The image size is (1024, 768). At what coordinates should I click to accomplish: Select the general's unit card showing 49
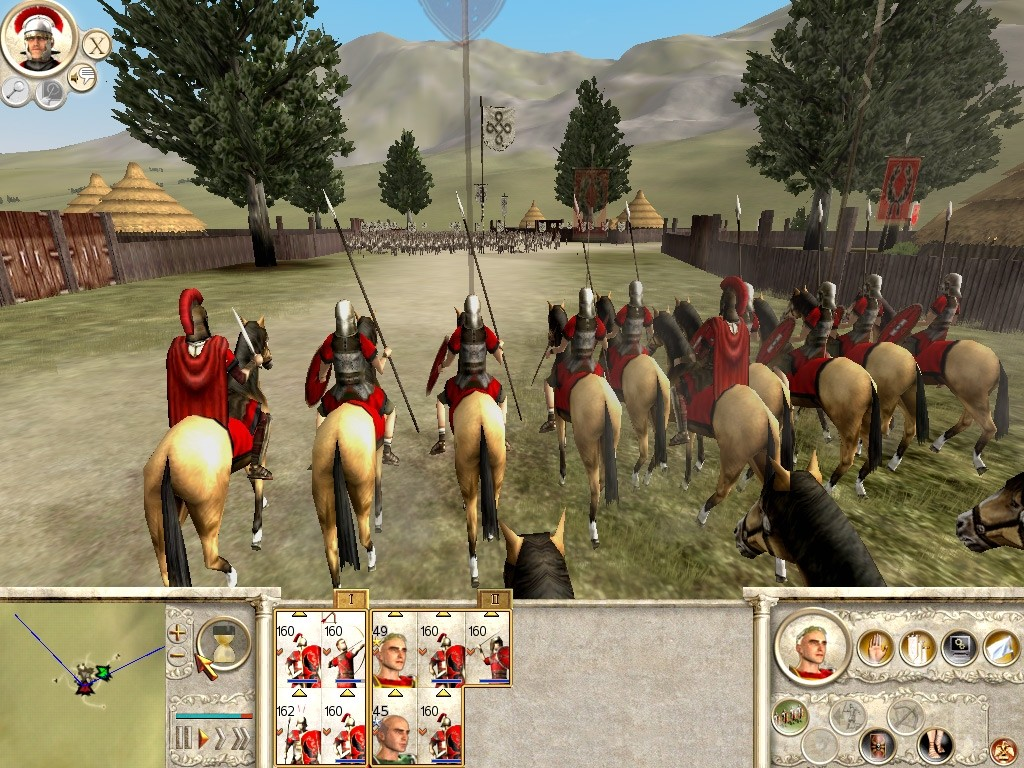(394, 650)
